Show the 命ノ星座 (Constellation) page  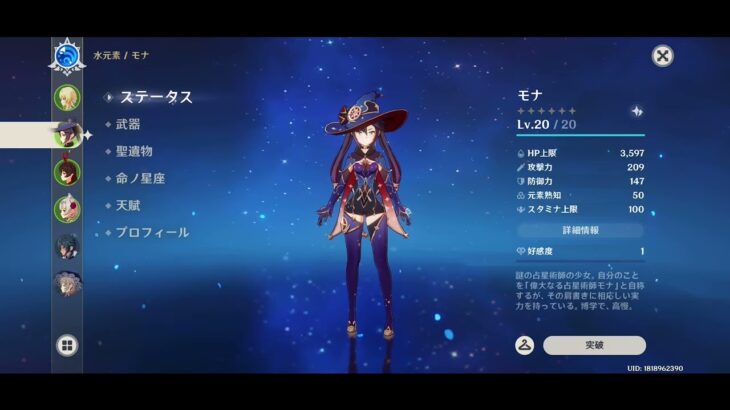point(140,178)
